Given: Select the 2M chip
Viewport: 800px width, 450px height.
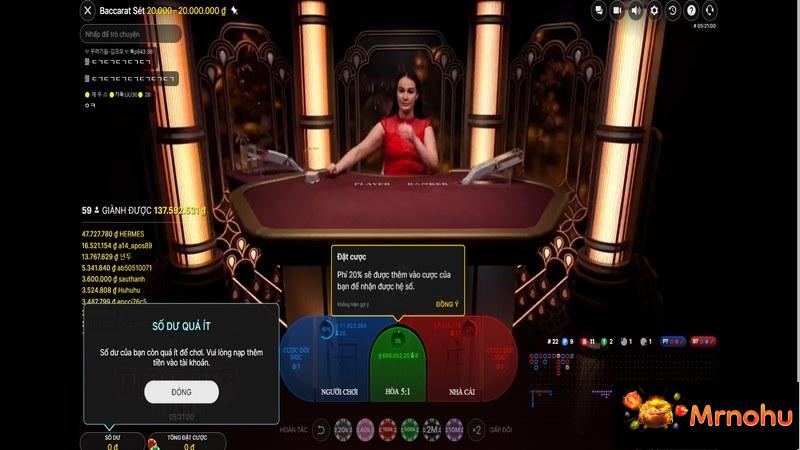Looking at the screenshot, I should 432,430.
